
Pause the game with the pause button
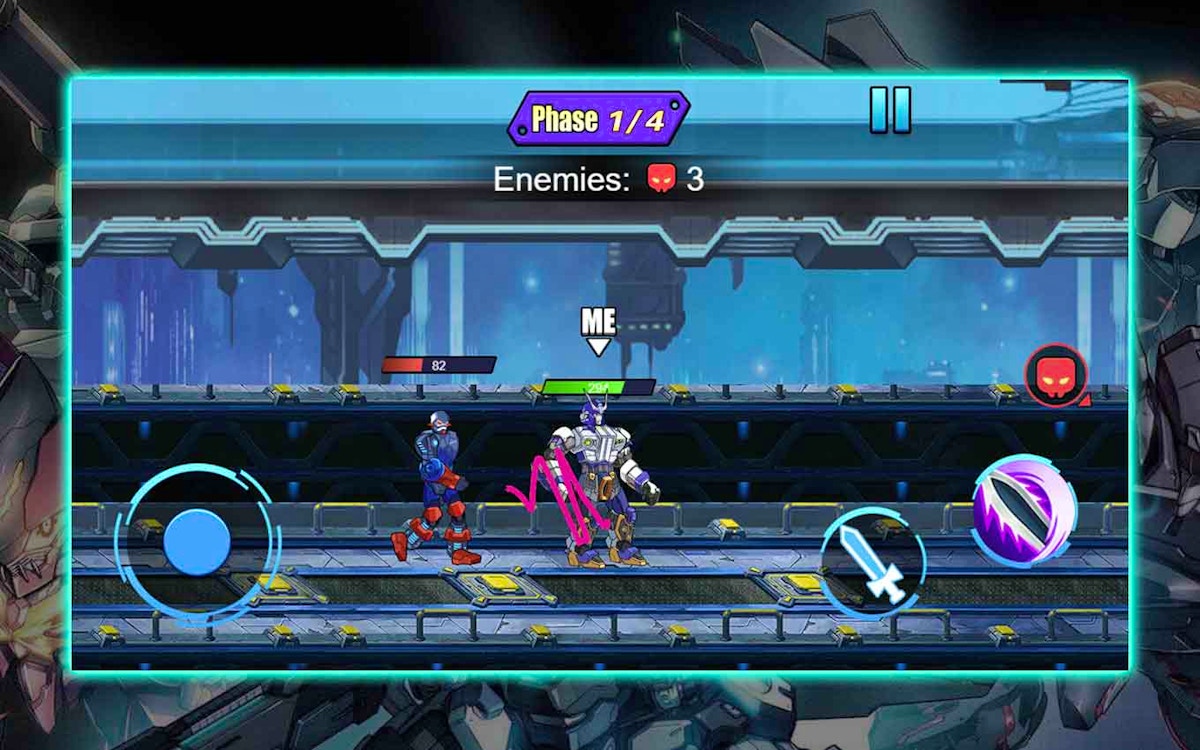[890, 110]
